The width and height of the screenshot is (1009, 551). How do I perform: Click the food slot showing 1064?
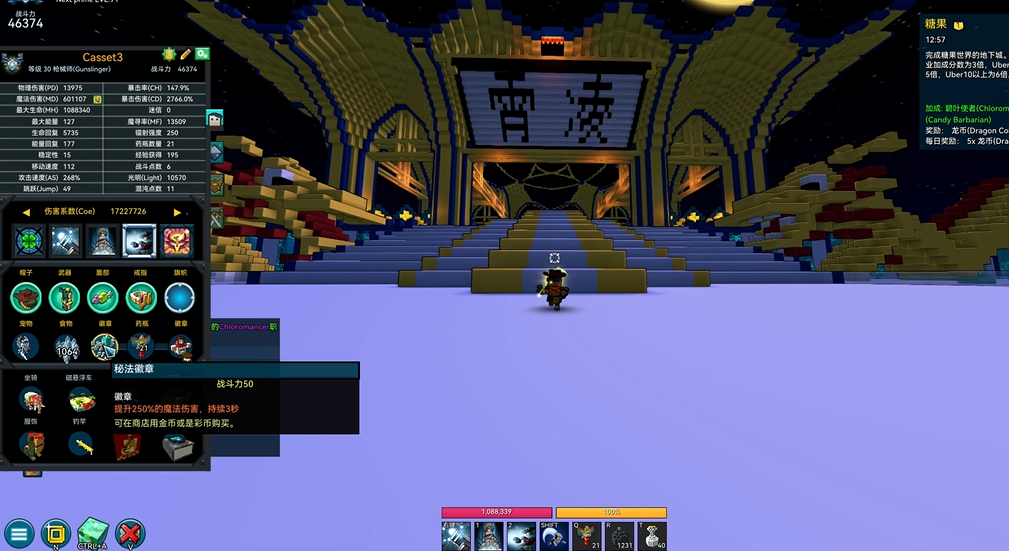66,347
